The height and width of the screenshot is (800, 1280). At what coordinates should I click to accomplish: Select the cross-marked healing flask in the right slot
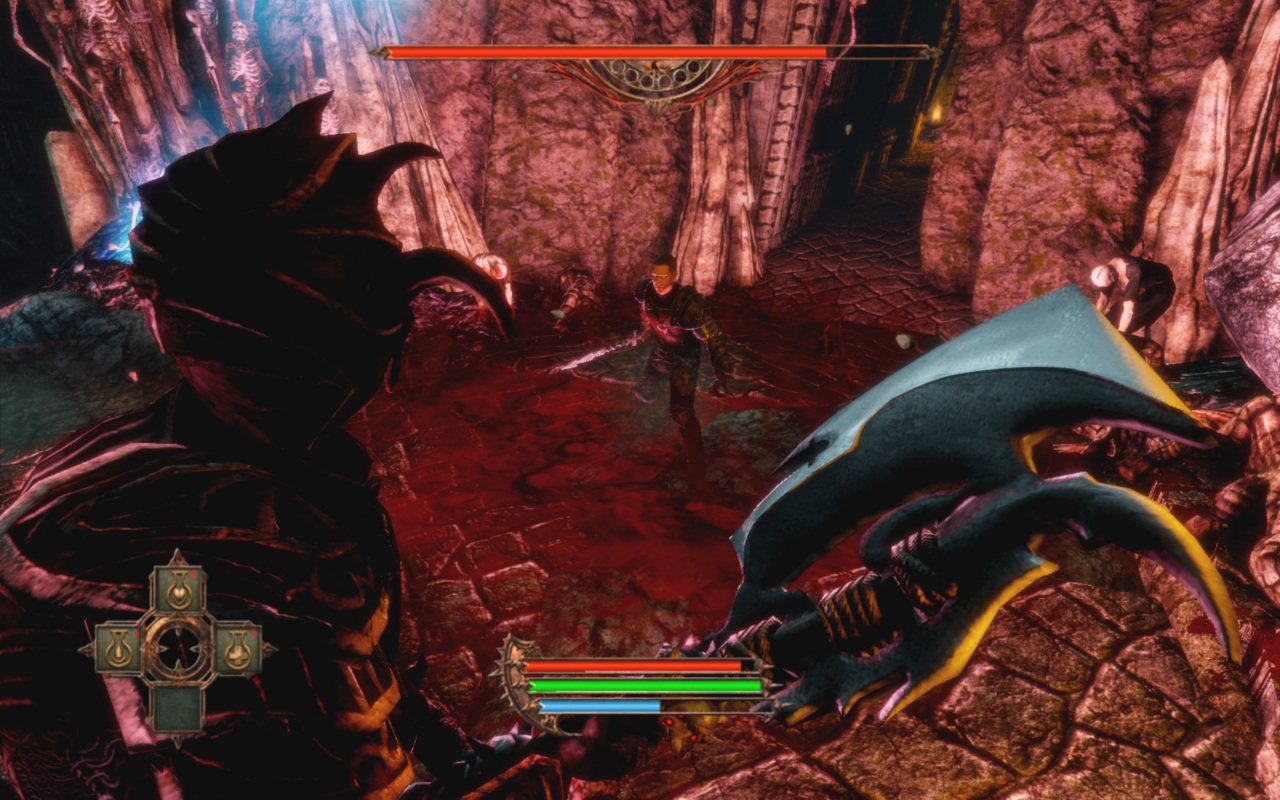click(x=237, y=648)
